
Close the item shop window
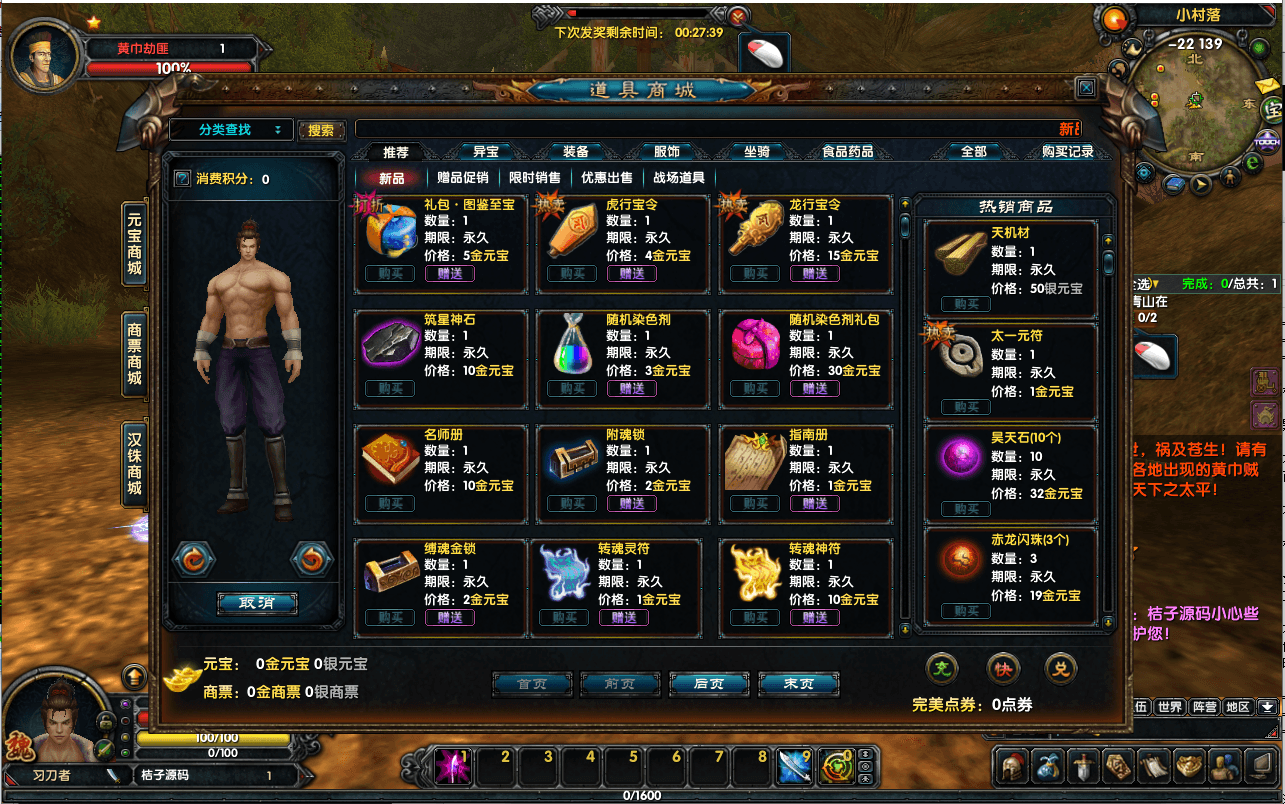click(x=1086, y=88)
